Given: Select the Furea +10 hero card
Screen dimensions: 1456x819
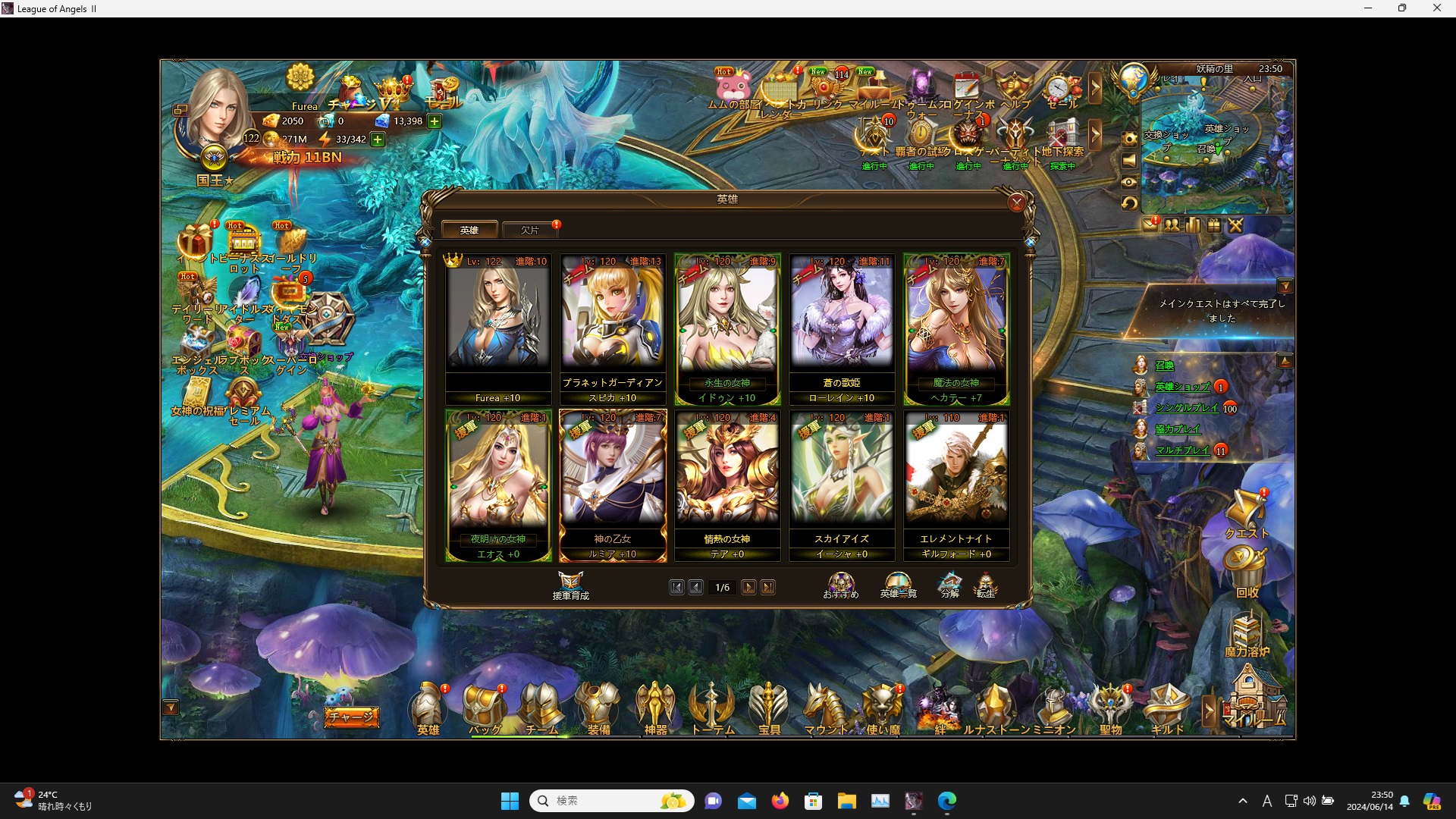Looking at the screenshot, I should coord(498,329).
